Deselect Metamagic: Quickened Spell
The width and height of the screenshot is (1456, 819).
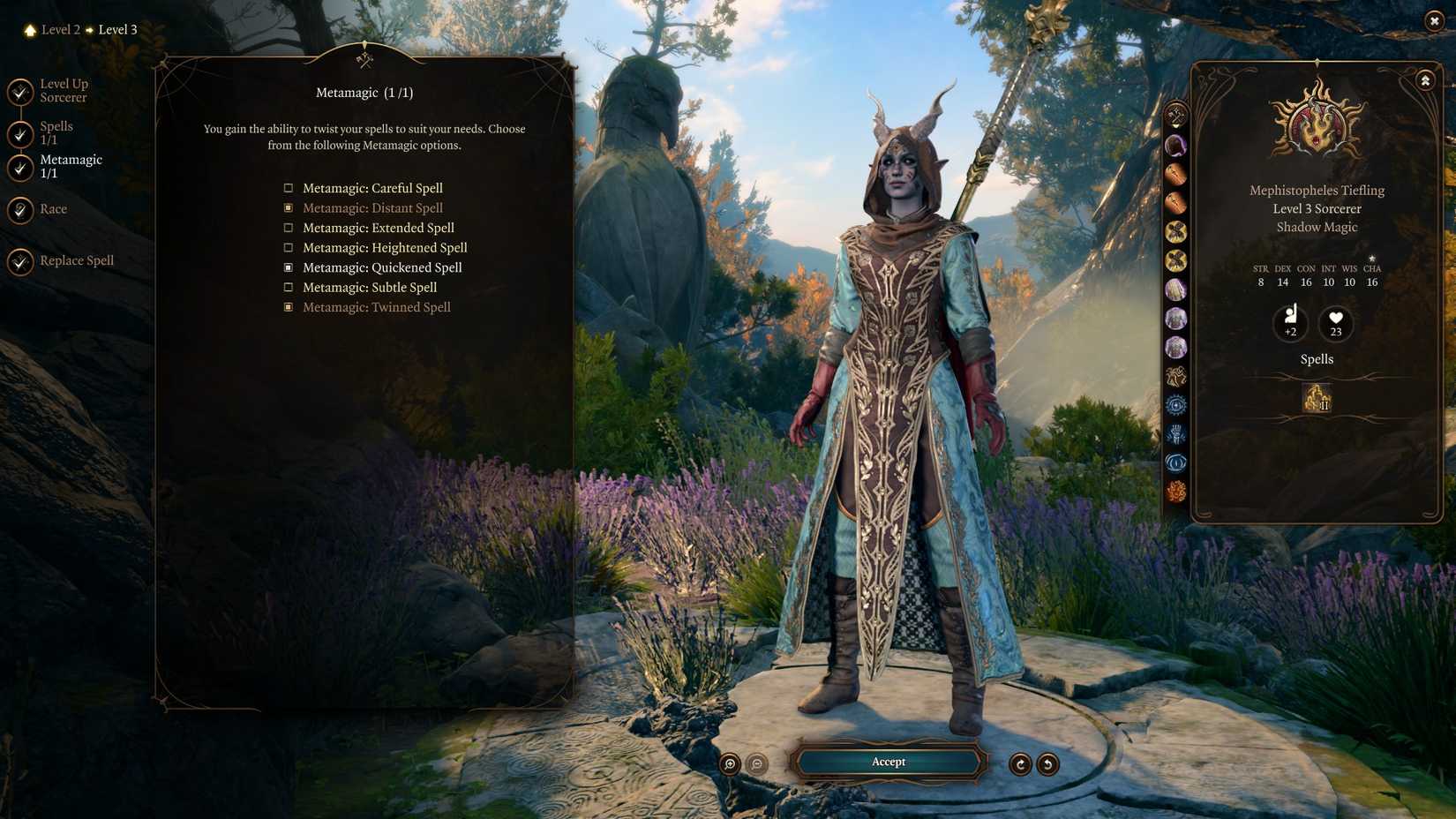[x=288, y=267]
